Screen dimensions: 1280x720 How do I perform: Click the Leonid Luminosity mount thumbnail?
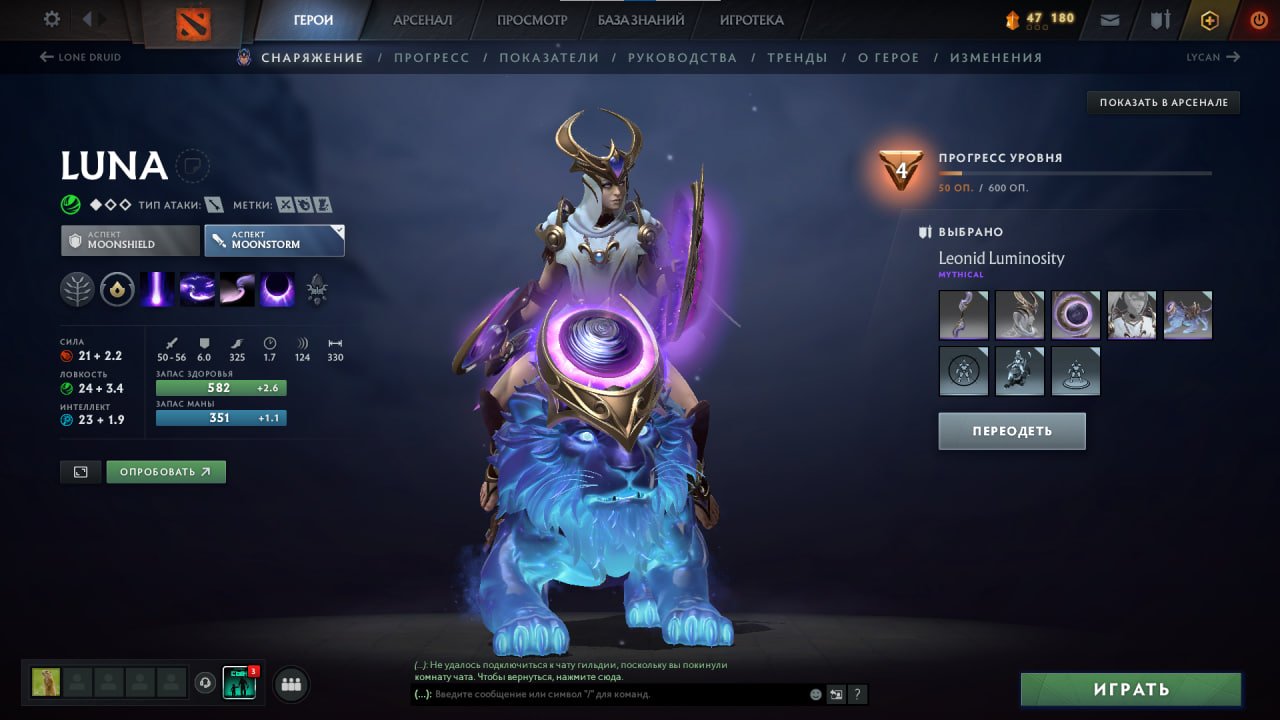[1188, 315]
